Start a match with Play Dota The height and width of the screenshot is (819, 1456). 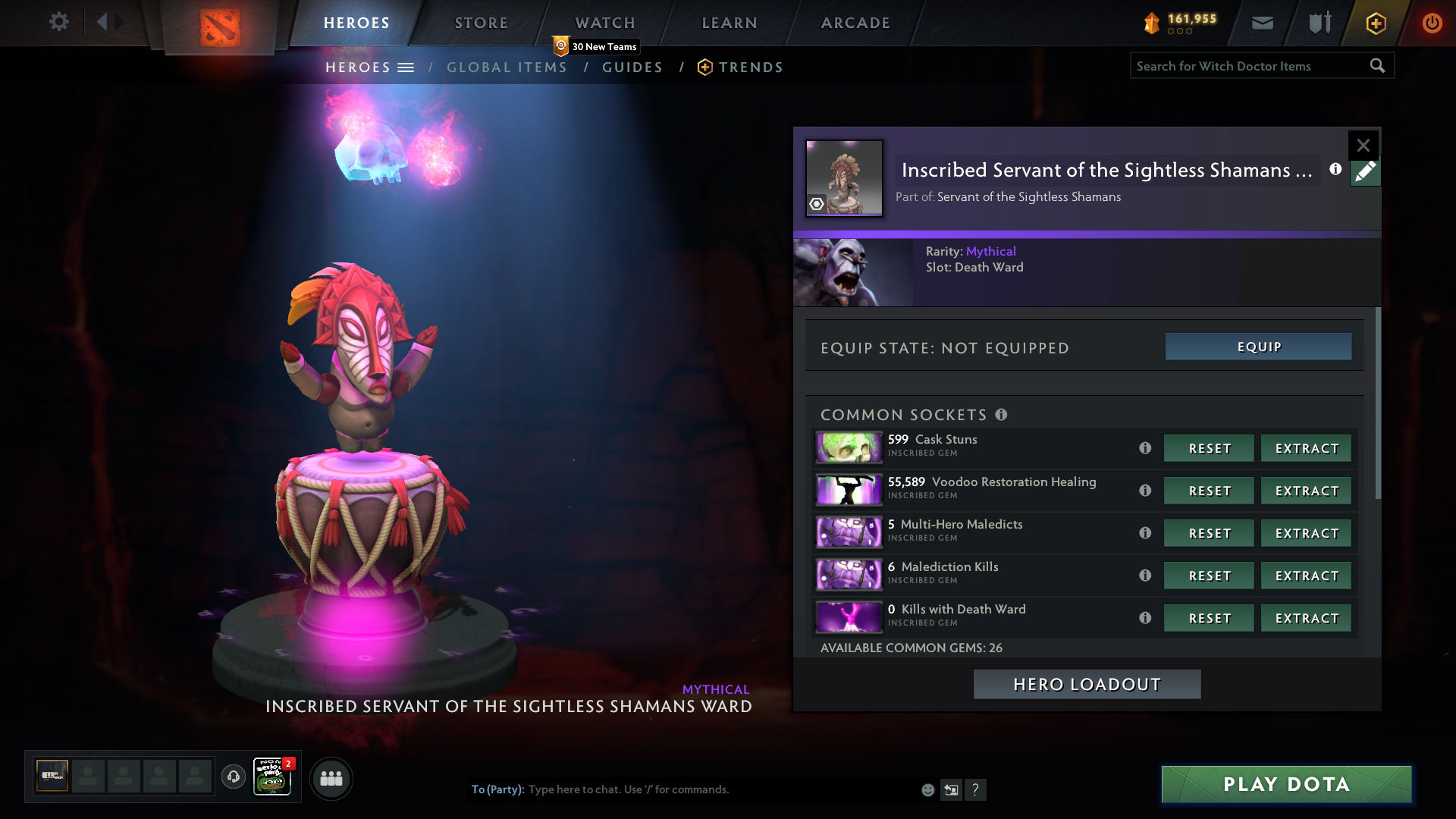pyautogui.click(x=1286, y=784)
